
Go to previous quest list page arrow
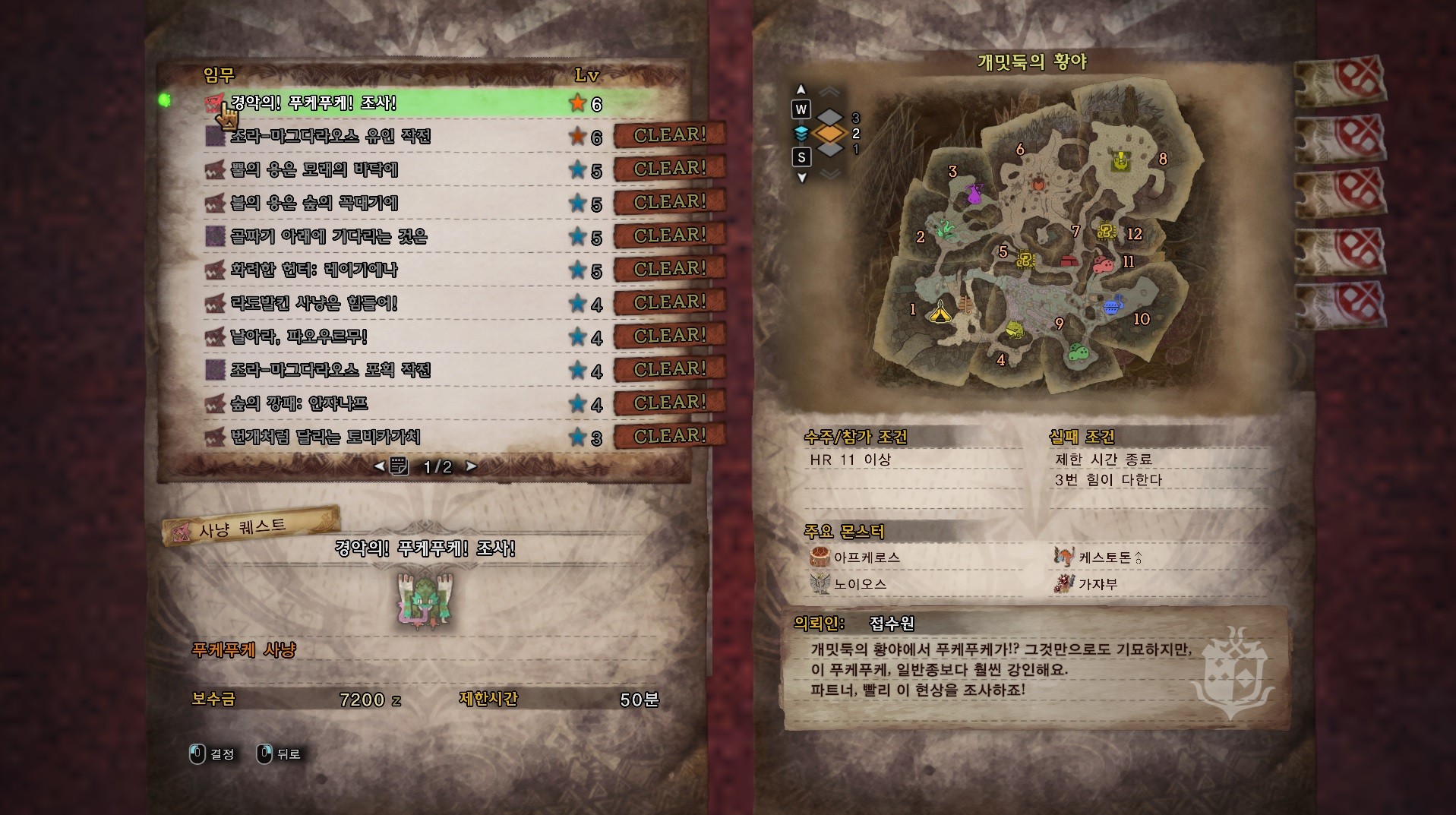tap(379, 466)
